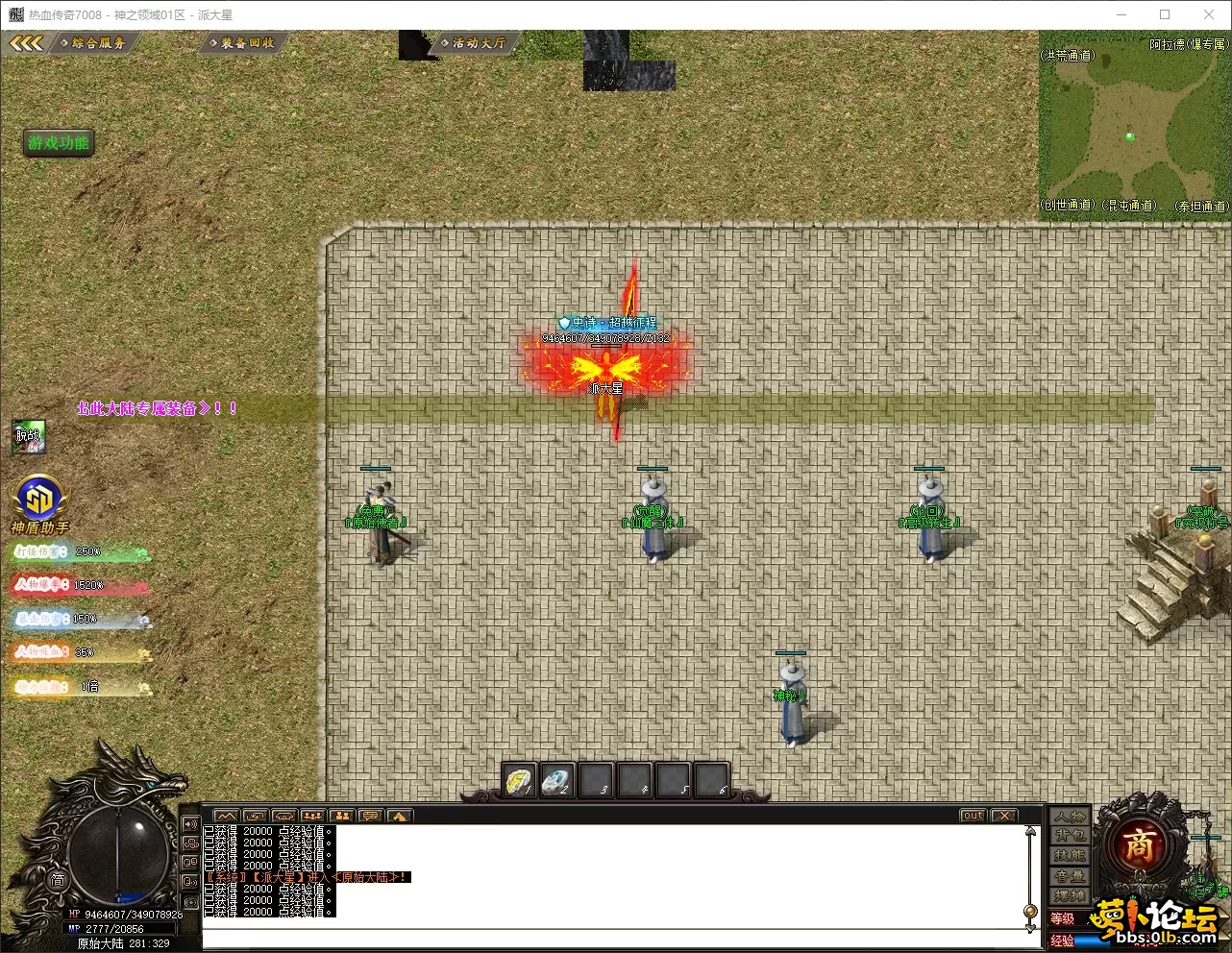Open the 技能 skills panel
This screenshot has height=953, width=1232.
coord(1070,856)
